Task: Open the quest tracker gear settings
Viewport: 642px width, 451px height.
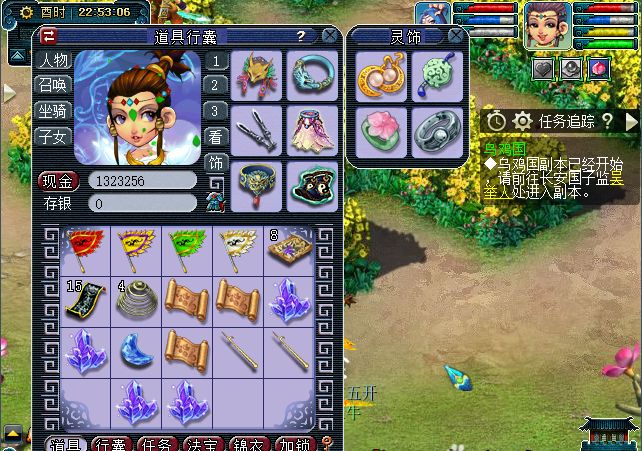Action: [522, 121]
